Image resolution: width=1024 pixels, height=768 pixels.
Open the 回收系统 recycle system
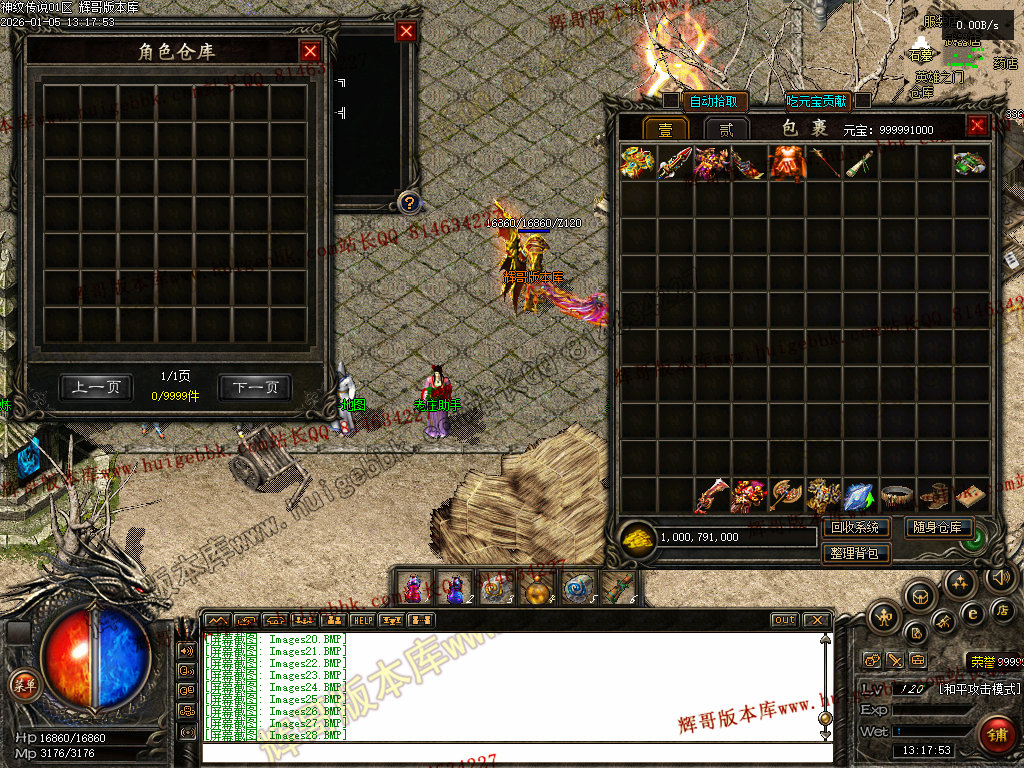point(855,527)
